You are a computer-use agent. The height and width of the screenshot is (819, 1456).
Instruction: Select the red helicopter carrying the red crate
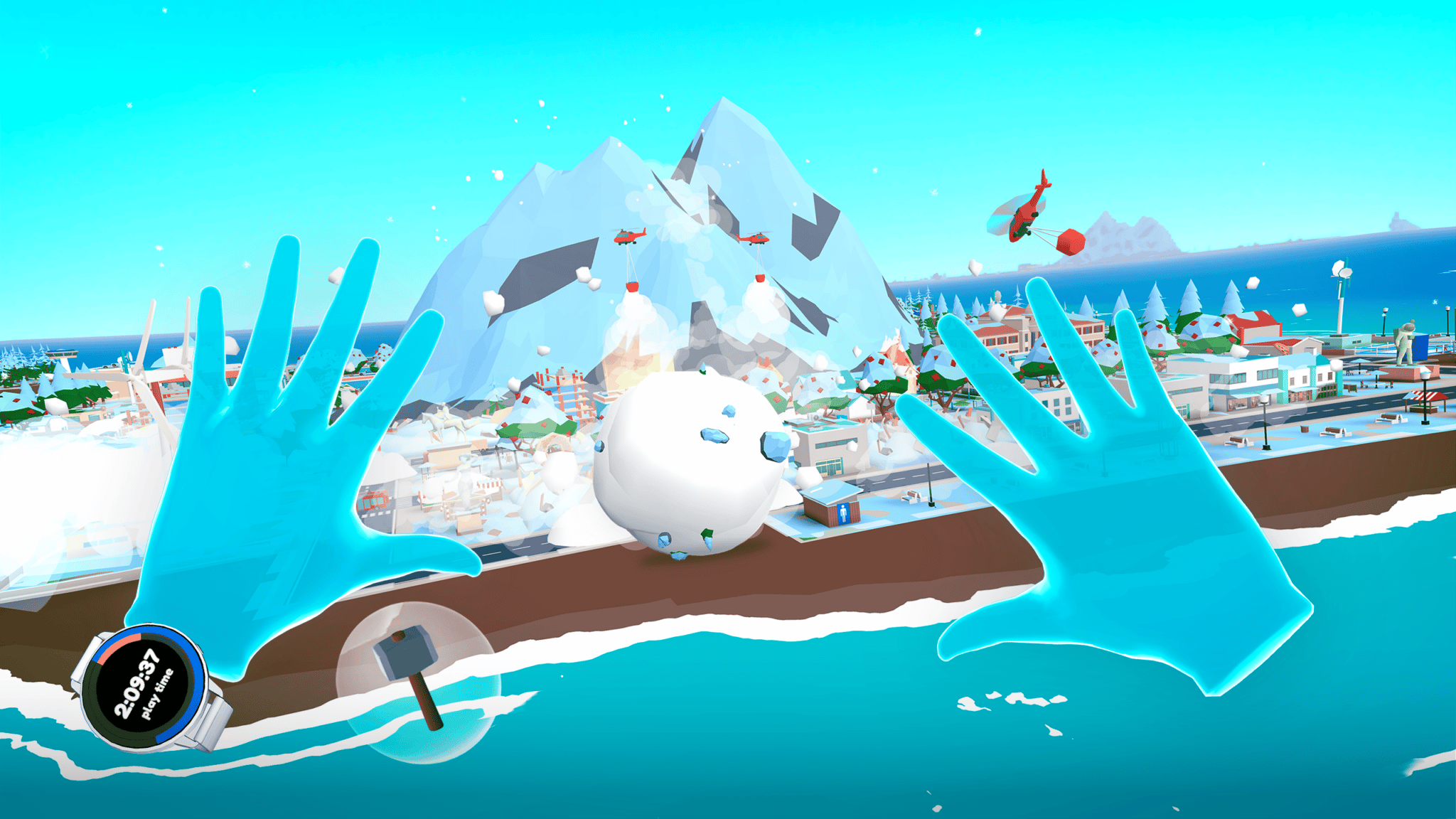click(x=1024, y=213)
